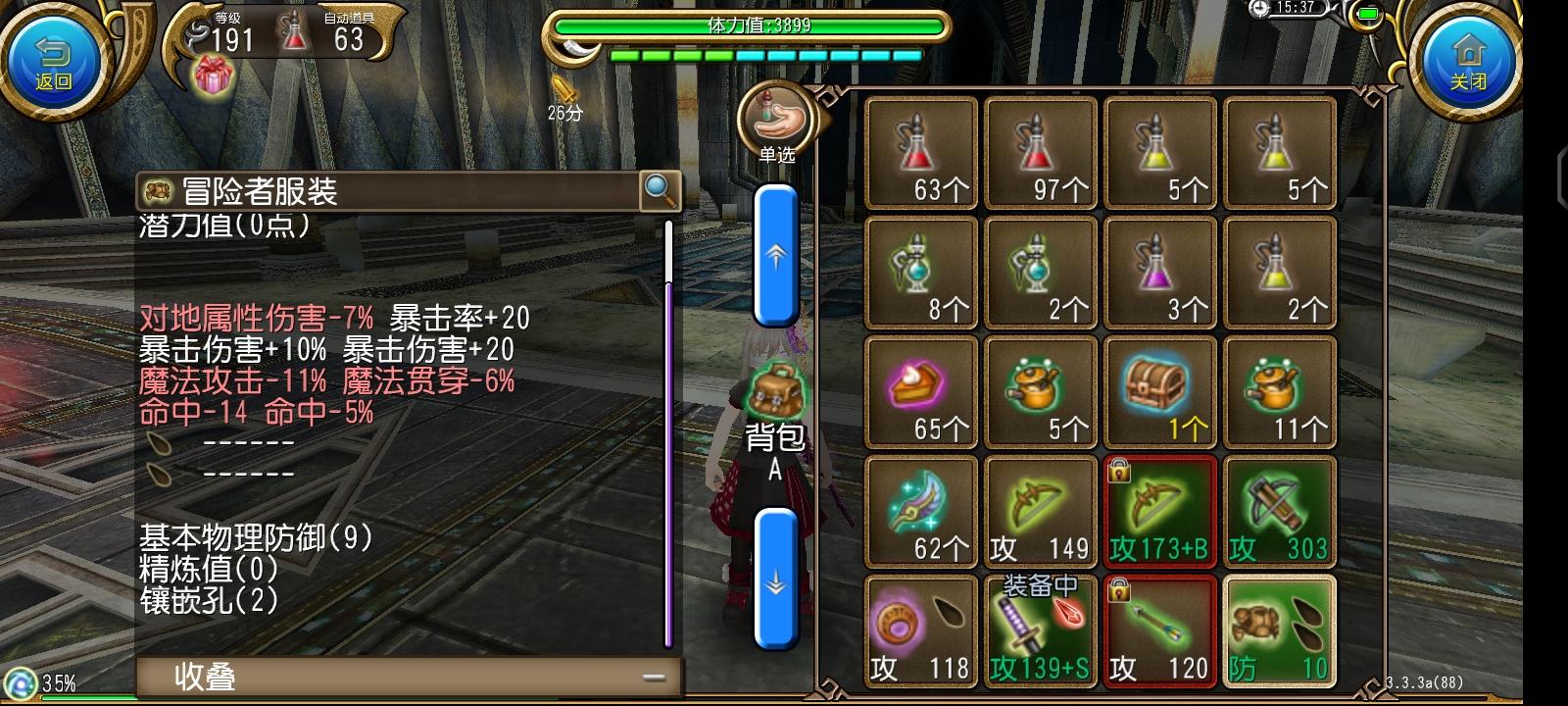Tap the blue down-arrow scroll button

(777, 581)
